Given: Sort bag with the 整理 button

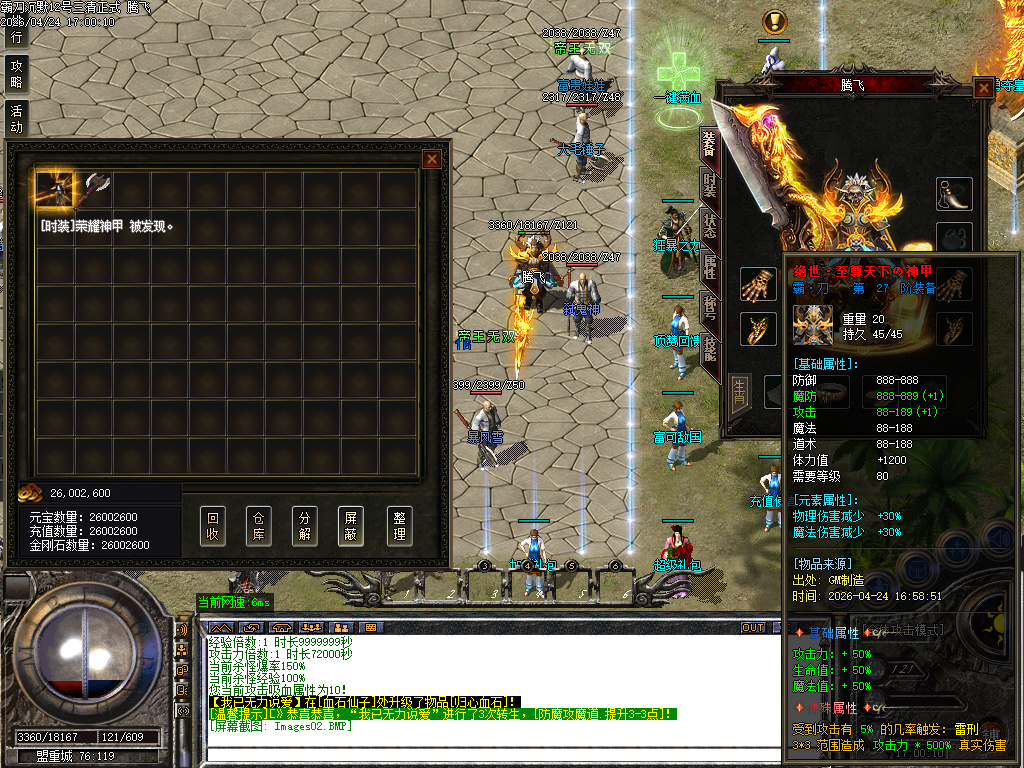Looking at the screenshot, I should [x=399, y=526].
